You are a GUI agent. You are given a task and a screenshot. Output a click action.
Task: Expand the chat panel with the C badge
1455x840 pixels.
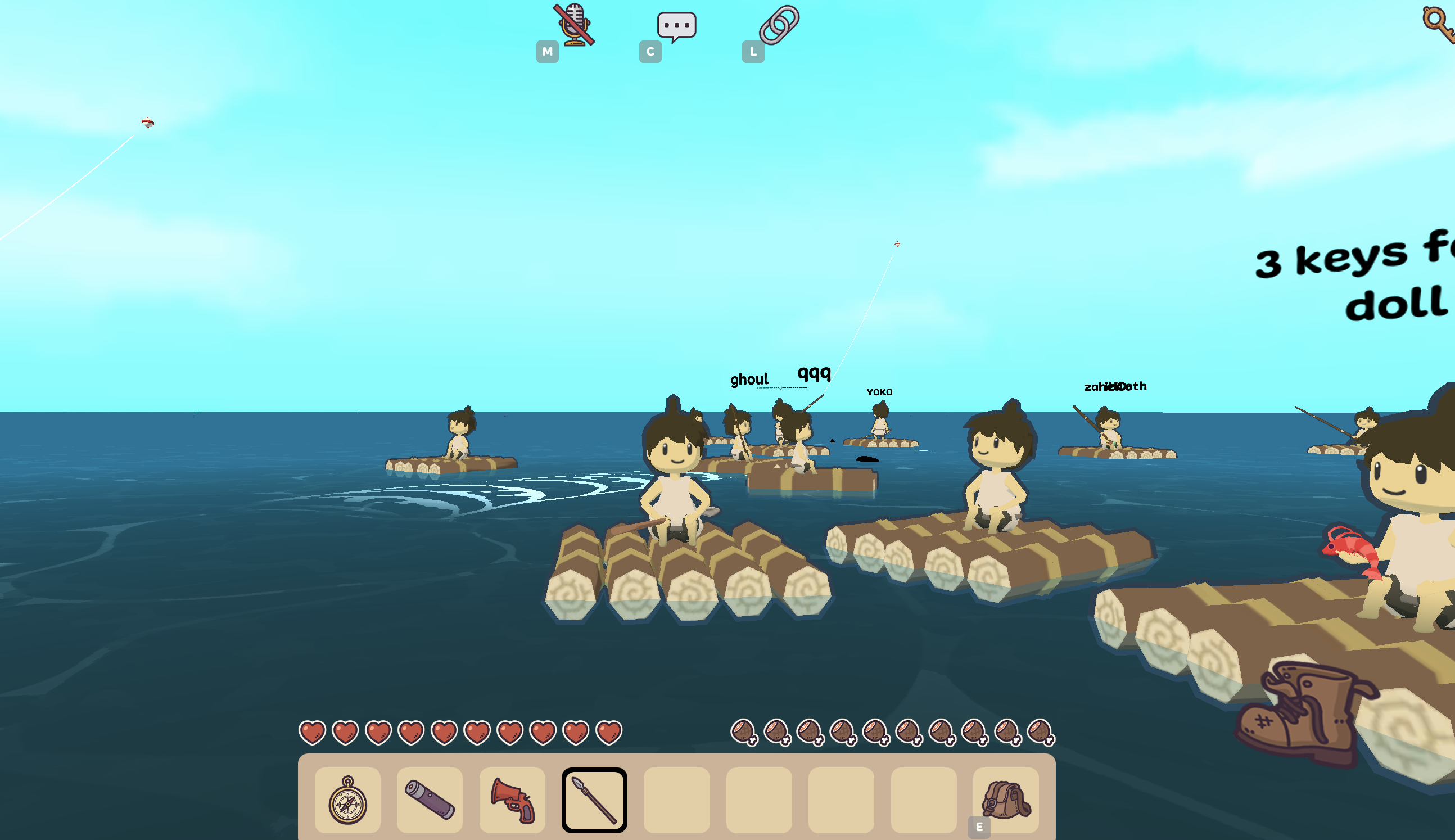(650, 52)
